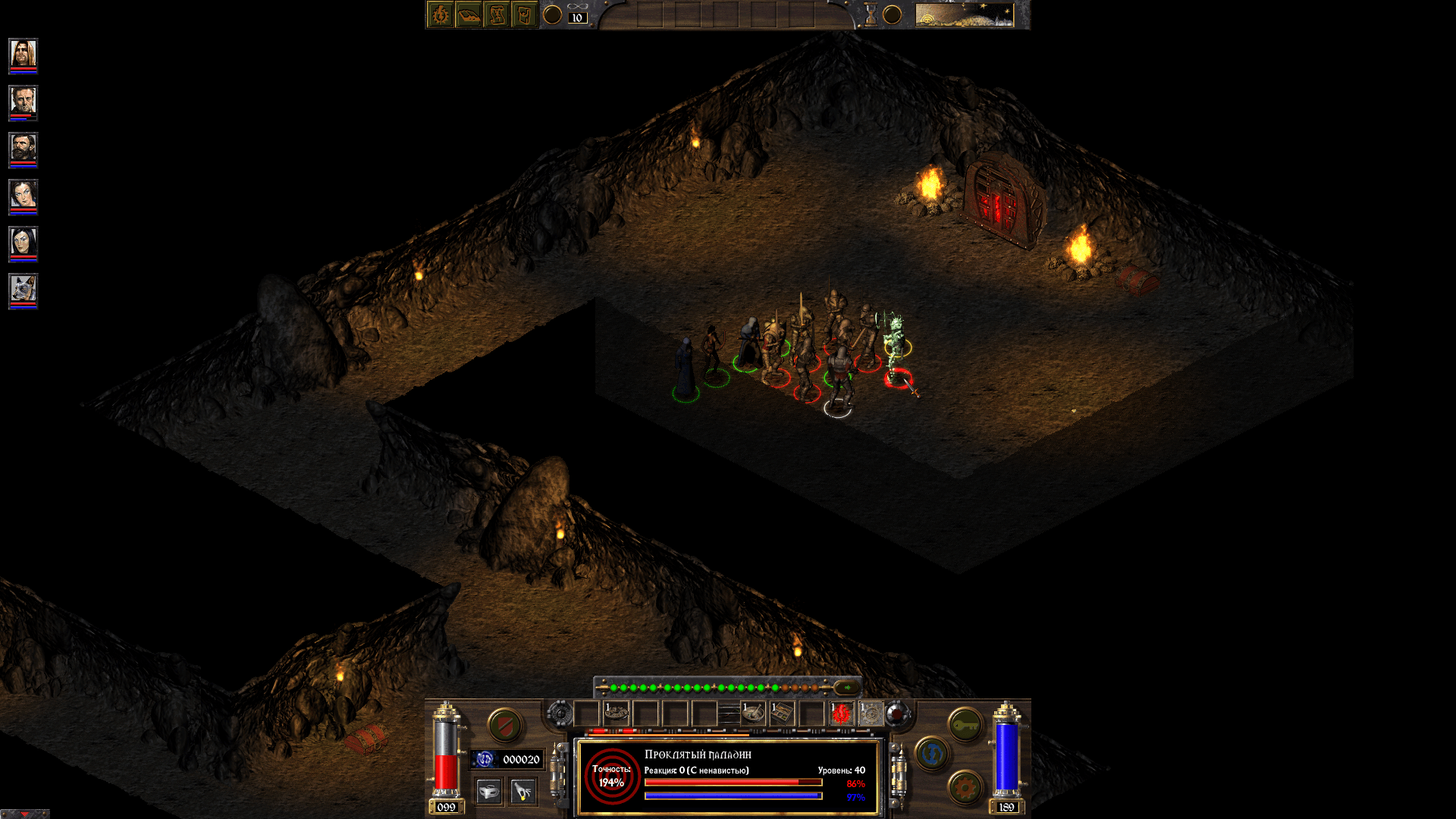The image size is (1456, 819).
Task: Click the hourglass to pass time
Action: (869, 14)
